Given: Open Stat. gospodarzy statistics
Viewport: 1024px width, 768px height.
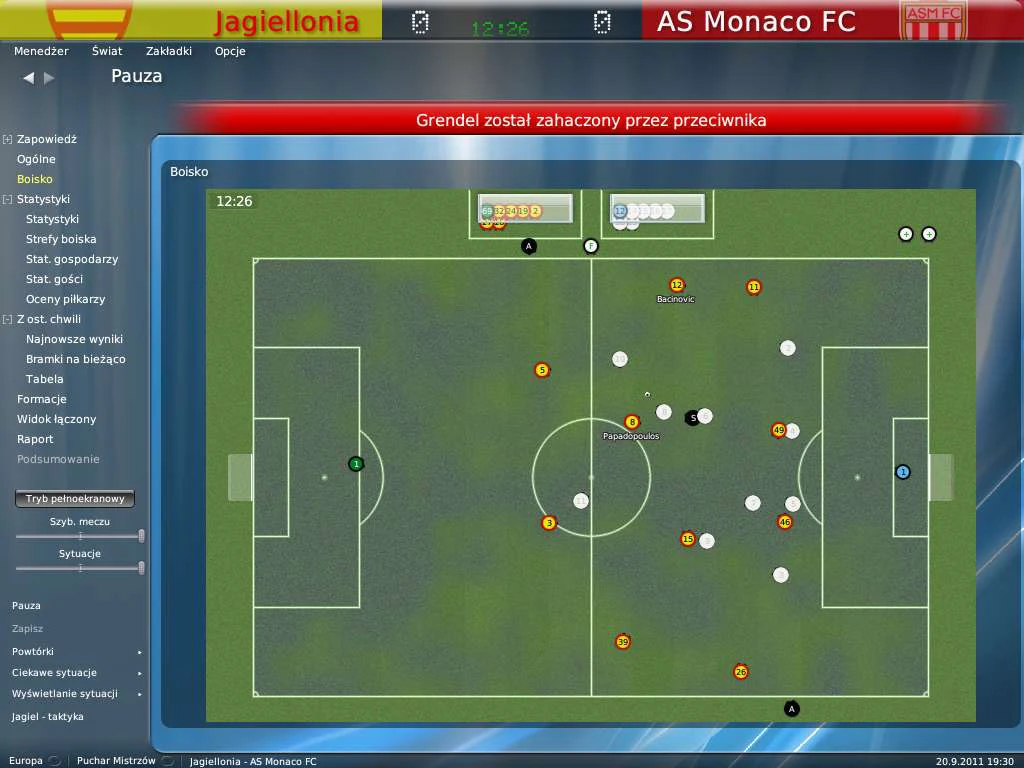Looking at the screenshot, I should (x=72, y=259).
